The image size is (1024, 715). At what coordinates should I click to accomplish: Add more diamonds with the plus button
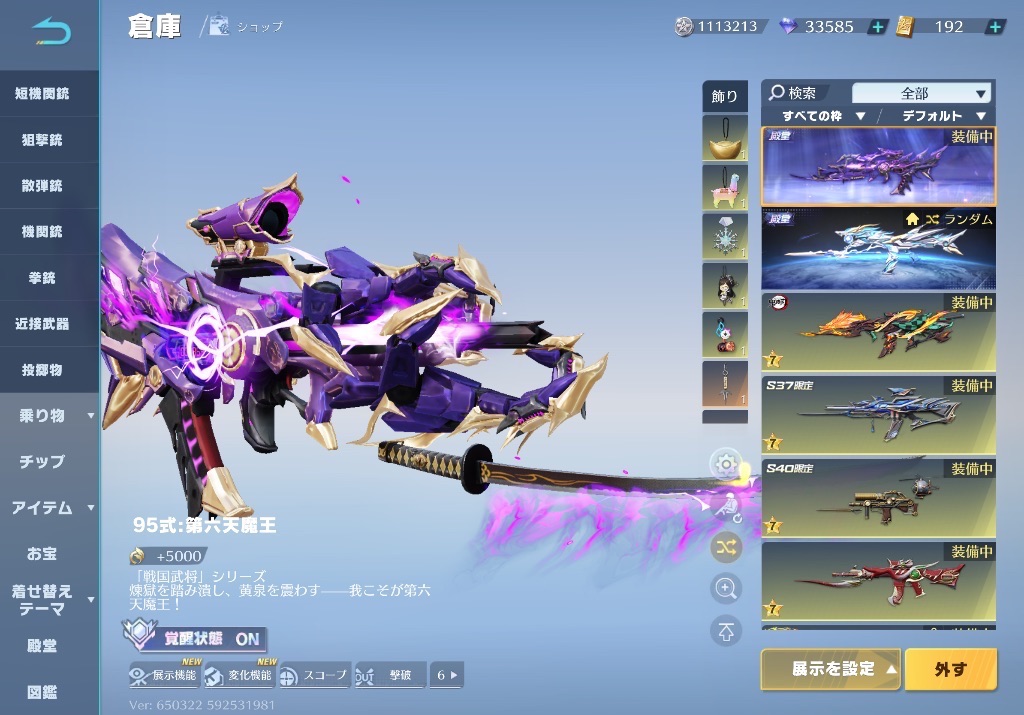tap(877, 27)
